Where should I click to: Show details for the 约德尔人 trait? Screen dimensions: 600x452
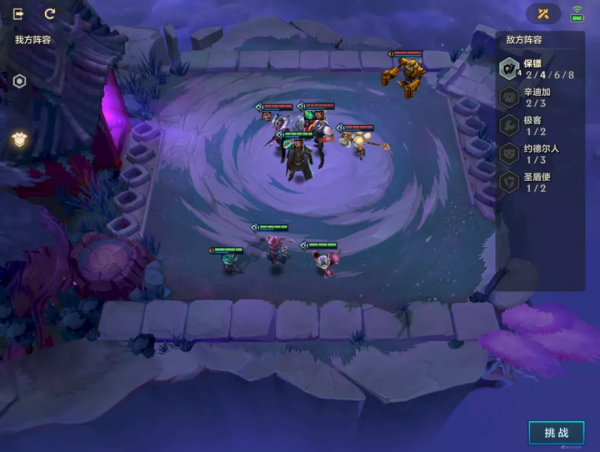pyautogui.click(x=538, y=154)
